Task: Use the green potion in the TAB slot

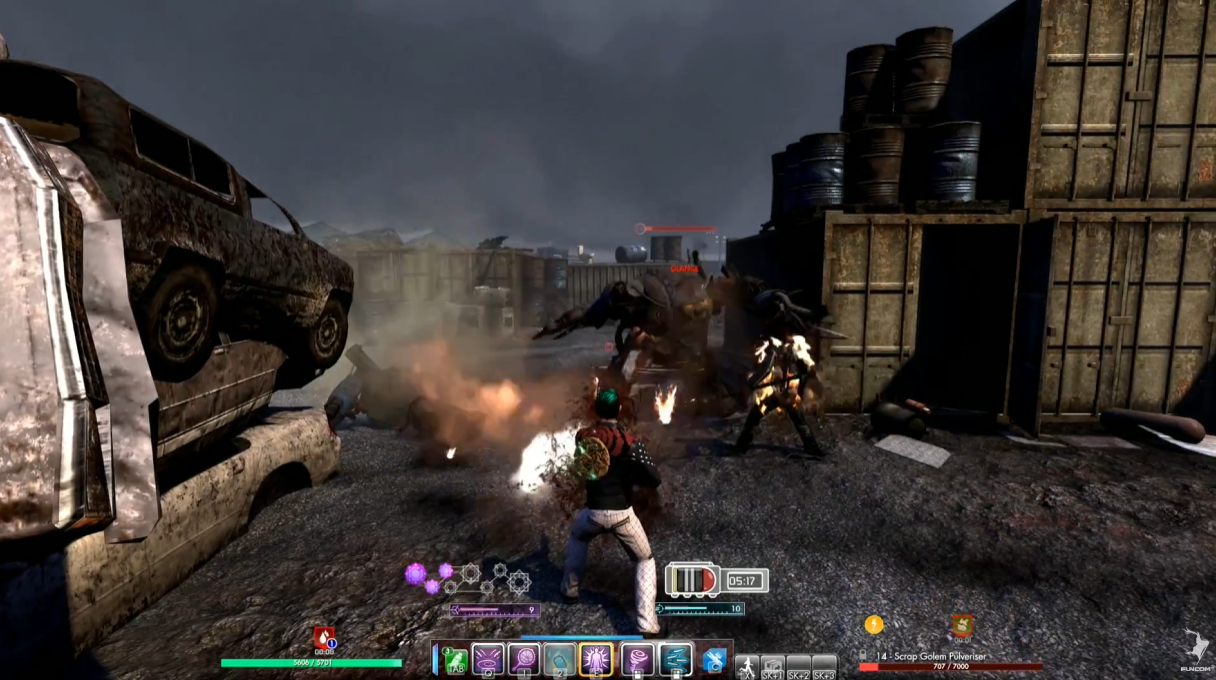Action: pyautogui.click(x=455, y=659)
